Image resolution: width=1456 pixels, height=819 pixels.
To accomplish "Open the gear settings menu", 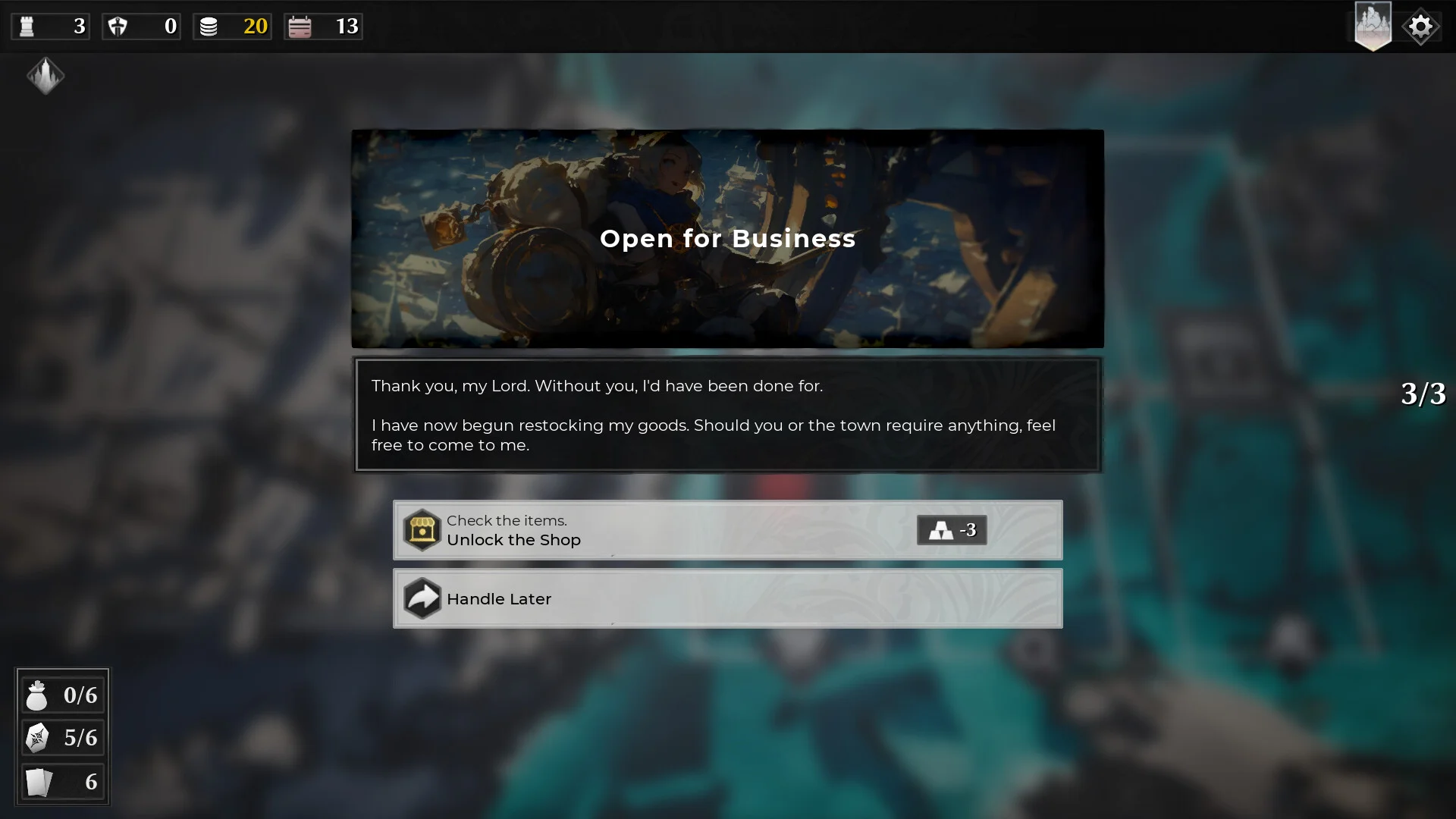I will point(1420,27).
